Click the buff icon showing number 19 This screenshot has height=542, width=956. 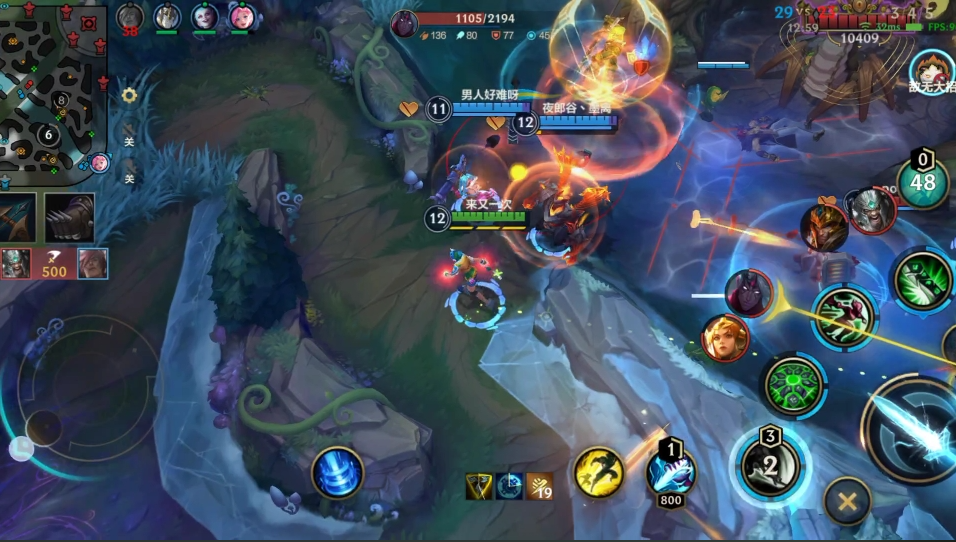[540, 486]
